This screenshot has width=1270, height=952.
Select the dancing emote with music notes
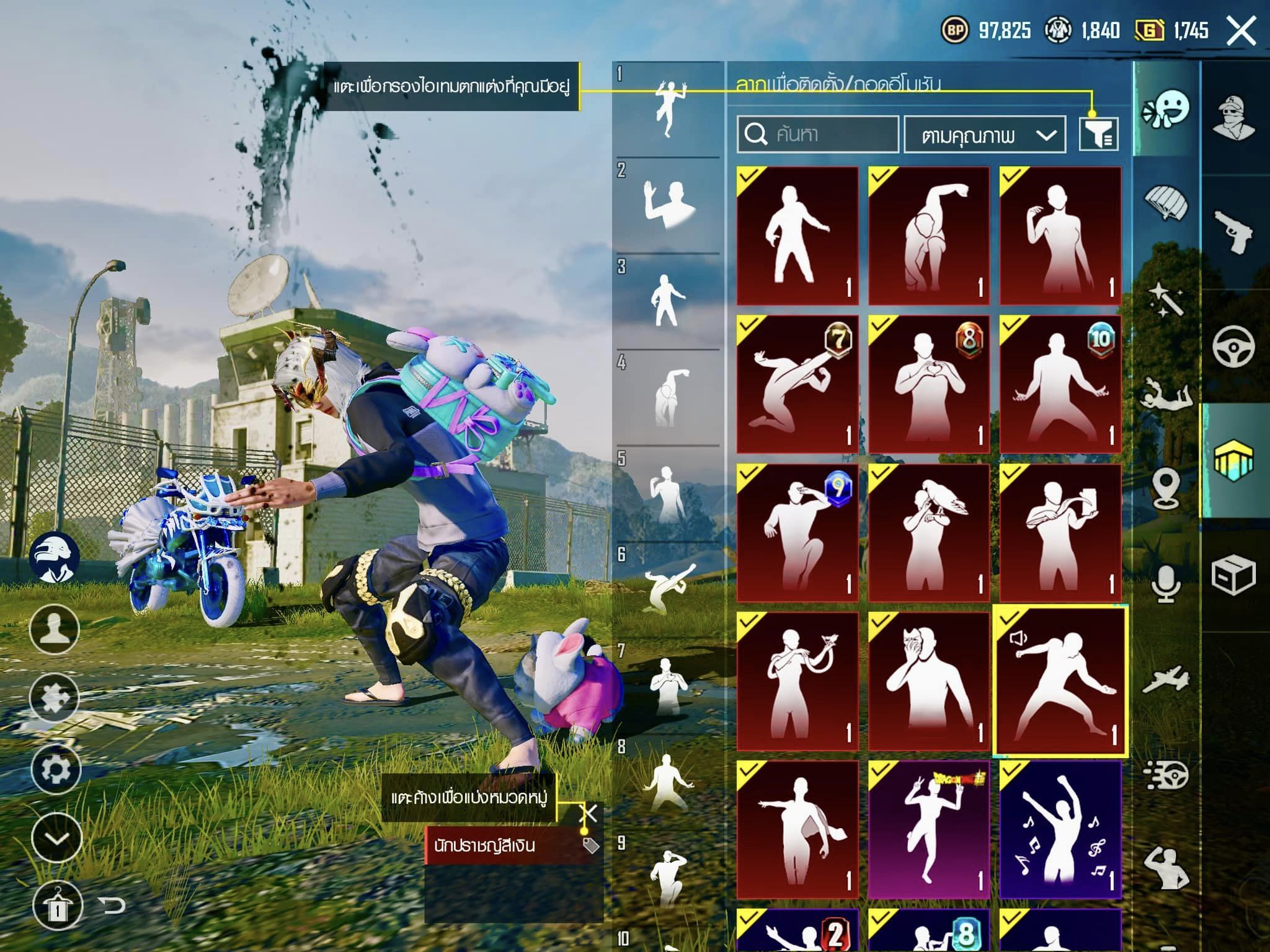coord(1060,830)
